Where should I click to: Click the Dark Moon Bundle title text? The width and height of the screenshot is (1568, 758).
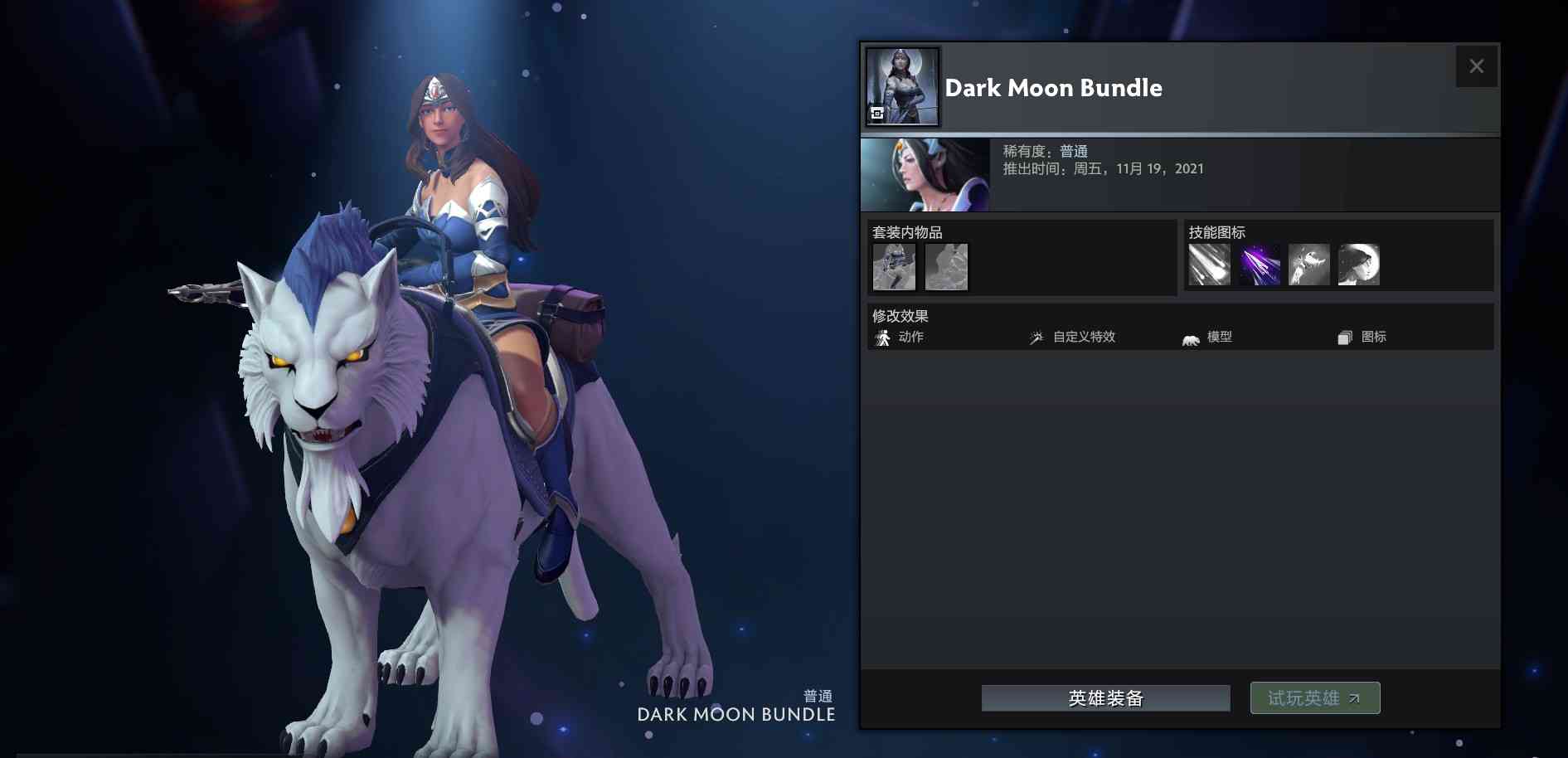coord(1053,88)
